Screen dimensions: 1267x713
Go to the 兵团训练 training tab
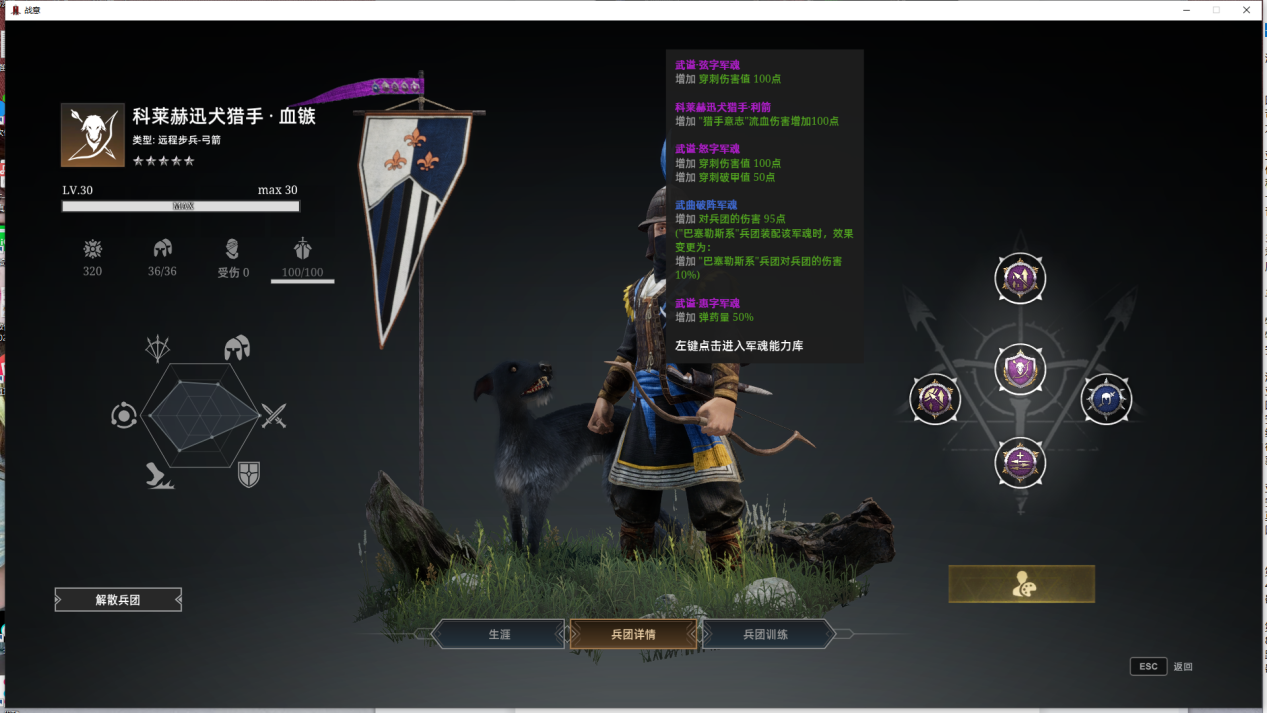[766, 634]
